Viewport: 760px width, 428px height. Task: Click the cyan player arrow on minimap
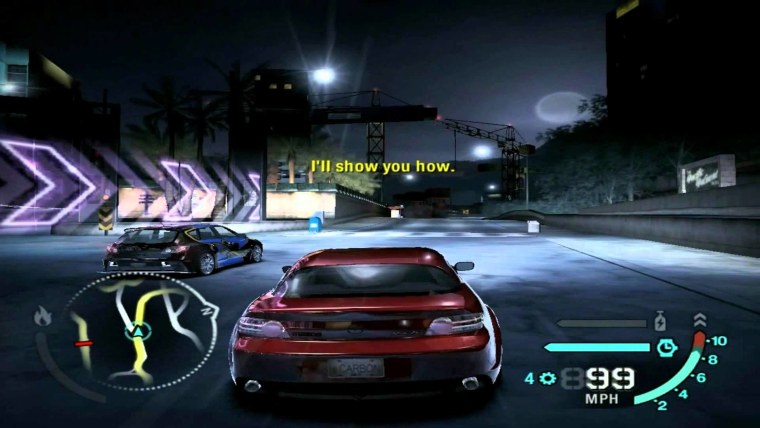(133, 329)
